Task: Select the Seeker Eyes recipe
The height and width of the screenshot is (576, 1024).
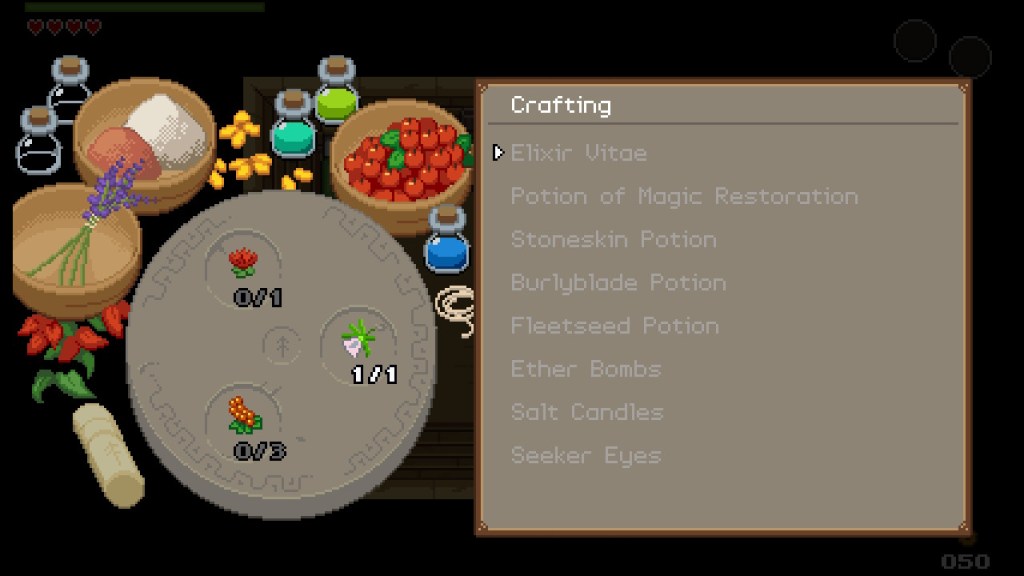Action: pyautogui.click(x=585, y=455)
